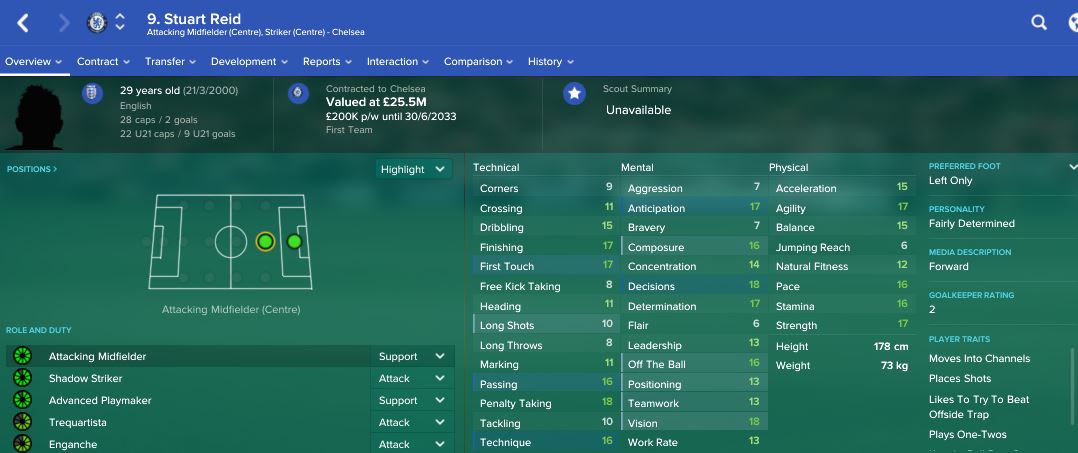Open the Reports menu
1078x453 pixels.
click(x=327, y=62)
